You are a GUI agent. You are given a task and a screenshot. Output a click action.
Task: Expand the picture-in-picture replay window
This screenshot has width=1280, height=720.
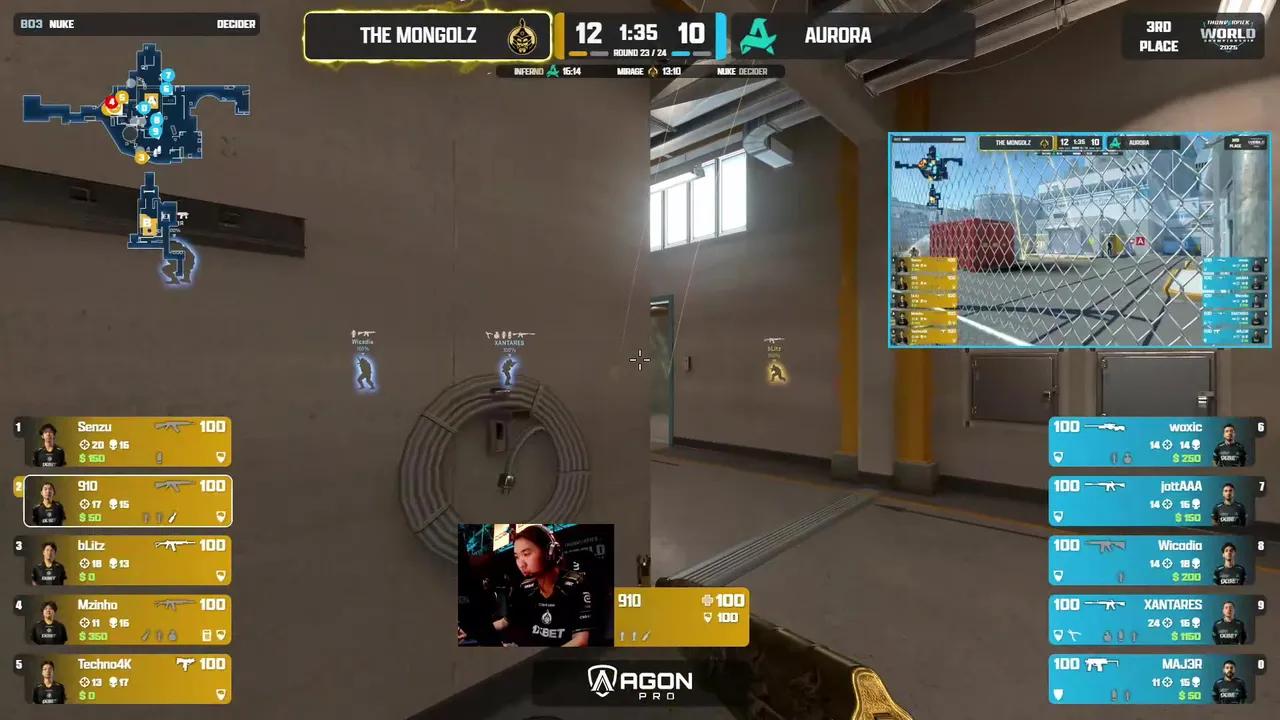(x=1079, y=239)
